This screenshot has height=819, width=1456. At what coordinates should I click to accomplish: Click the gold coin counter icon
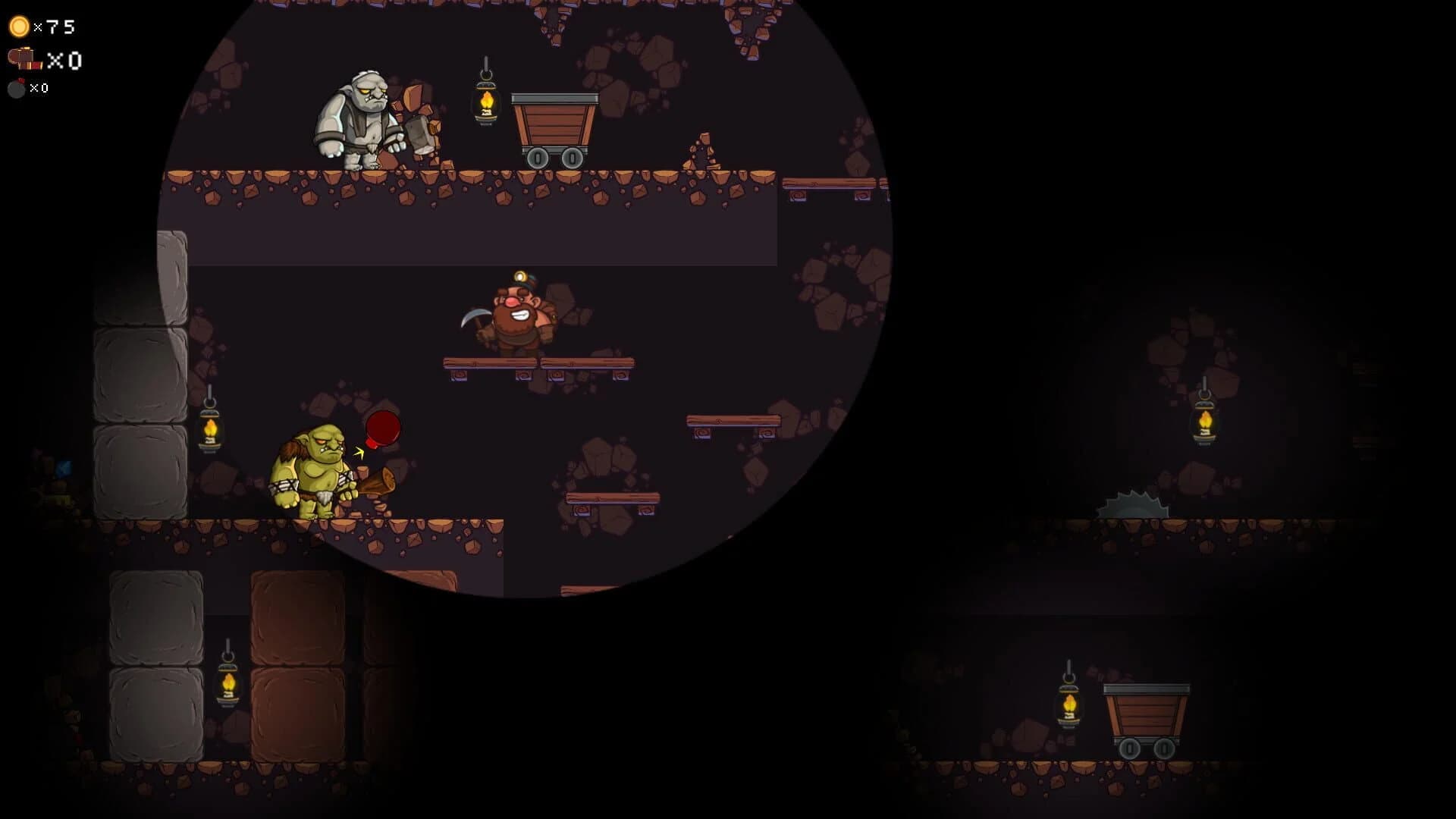18,26
